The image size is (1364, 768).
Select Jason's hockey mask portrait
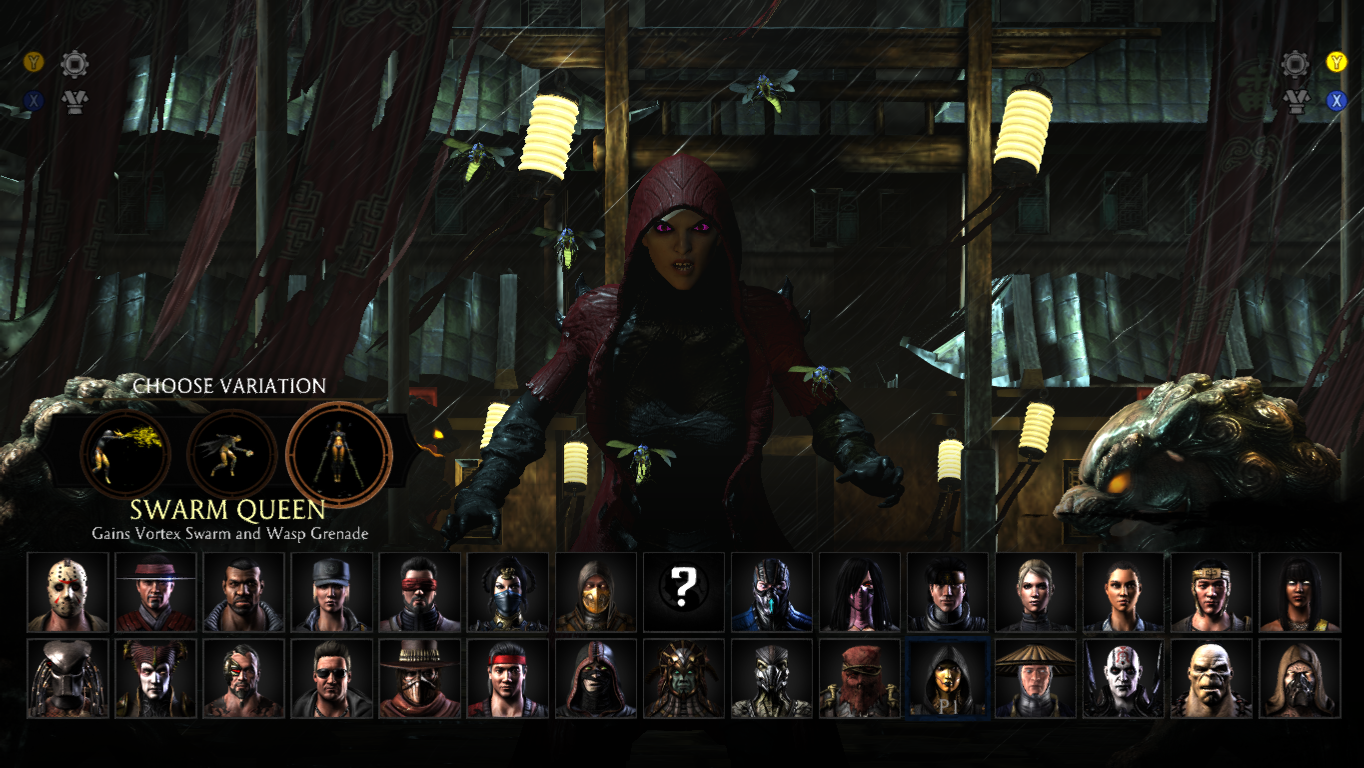pyautogui.click(x=68, y=592)
